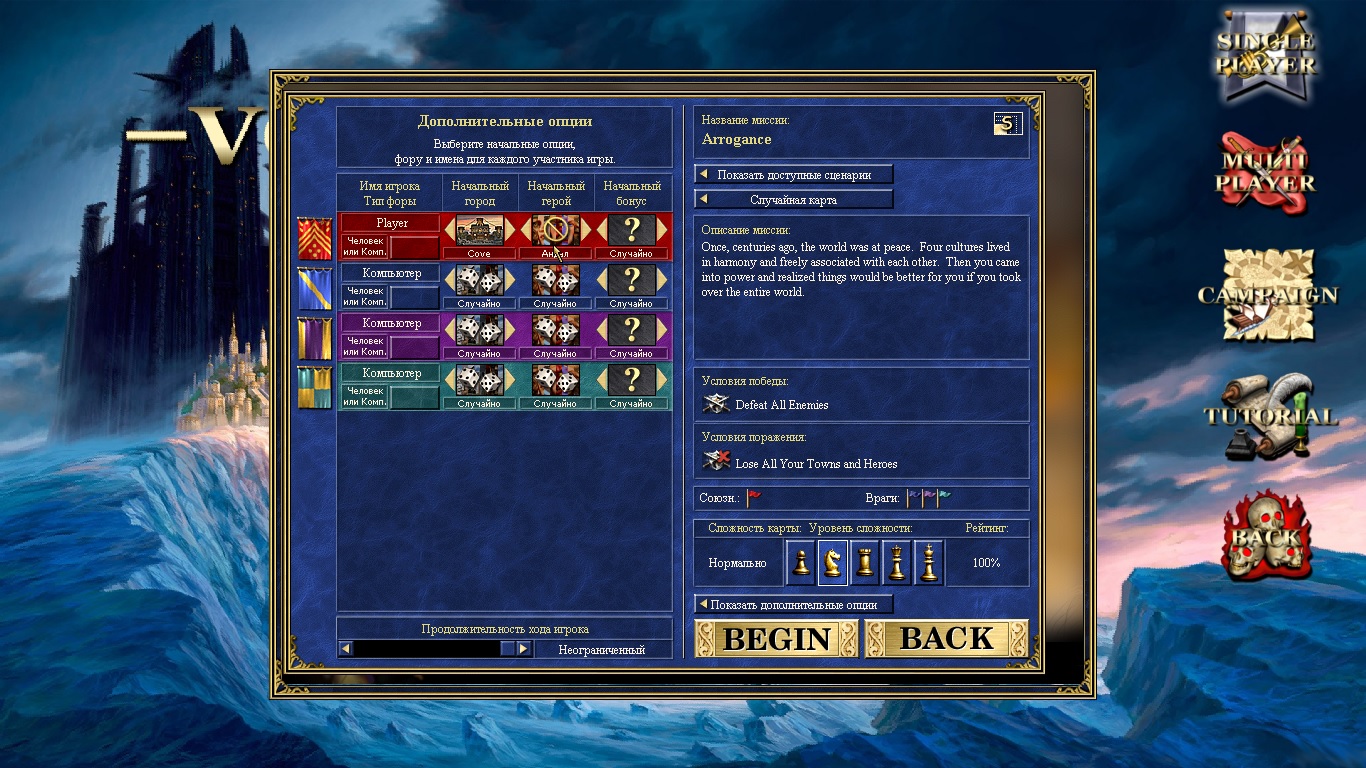Select the blue player flag banner

[315, 288]
